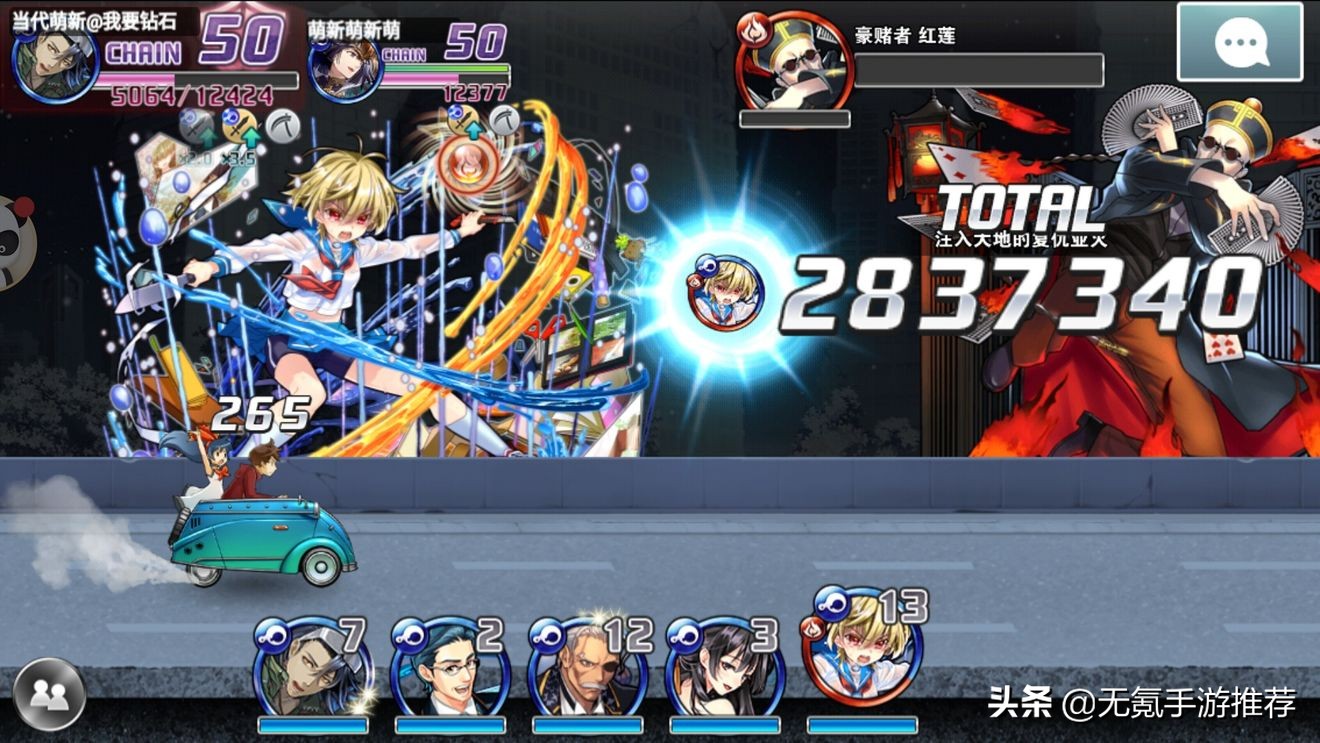This screenshot has width=1320, height=743.
Task: Open the chat speech-bubble button
Action: (1240, 42)
